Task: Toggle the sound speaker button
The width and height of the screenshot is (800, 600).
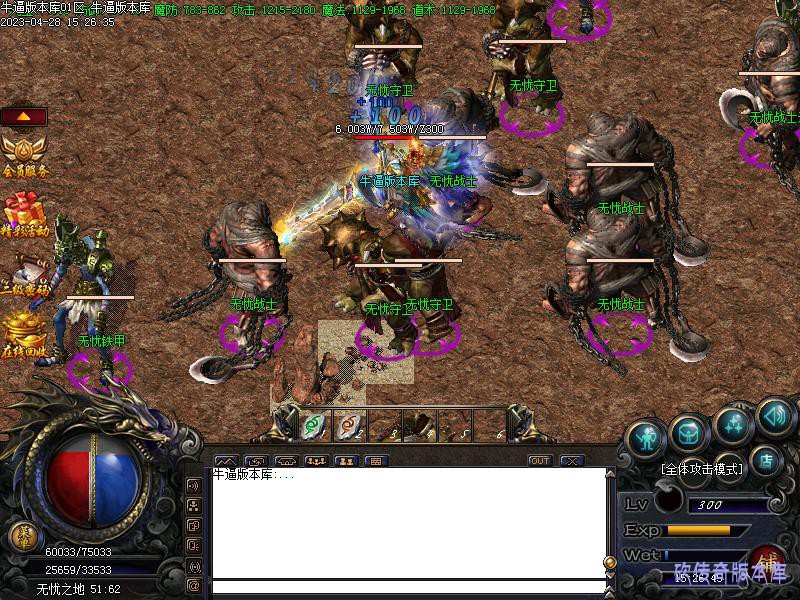Action: click(773, 415)
